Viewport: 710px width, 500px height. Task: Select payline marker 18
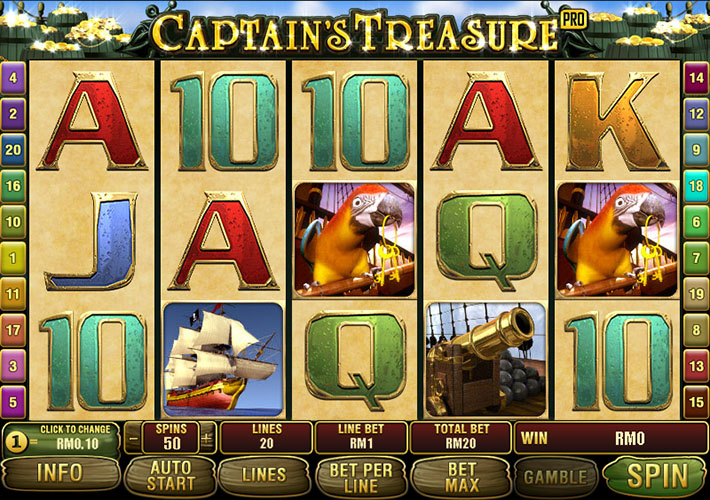coord(696,185)
